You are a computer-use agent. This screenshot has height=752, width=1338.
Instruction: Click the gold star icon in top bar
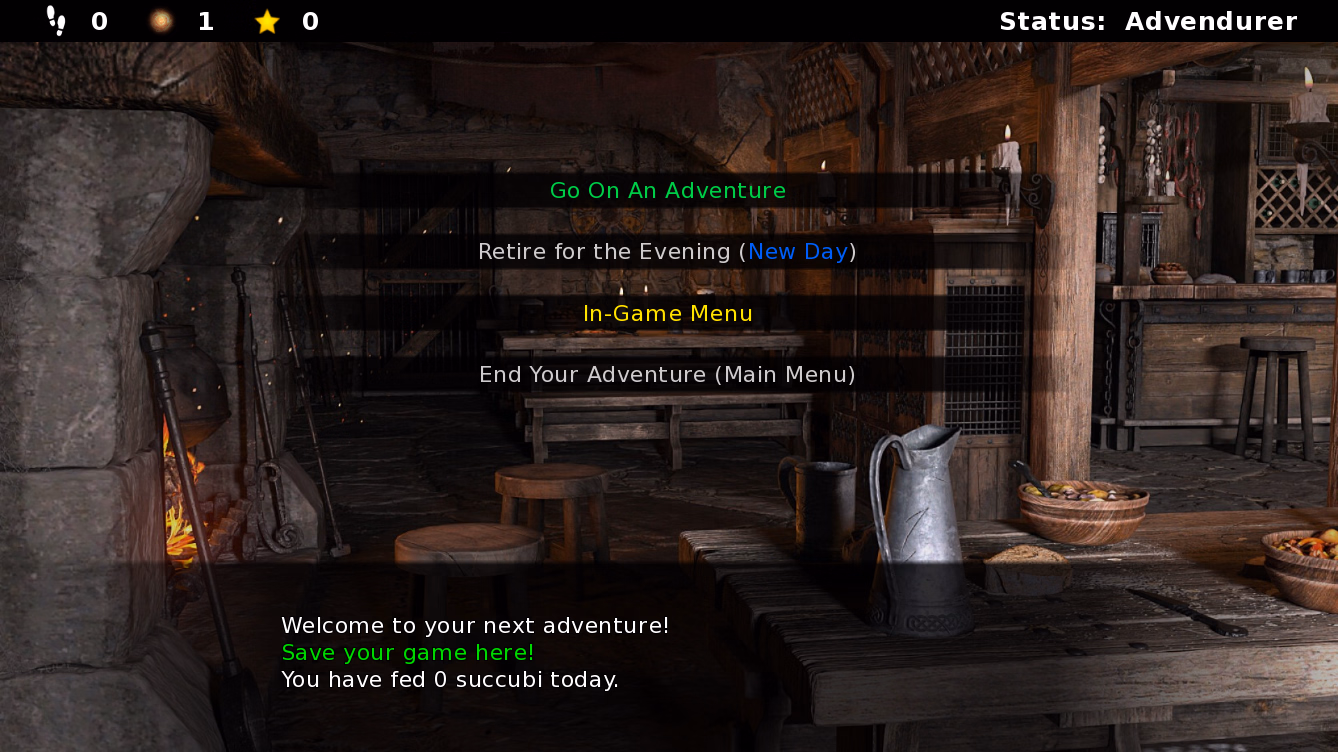pyautogui.click(x=267, y=20)
